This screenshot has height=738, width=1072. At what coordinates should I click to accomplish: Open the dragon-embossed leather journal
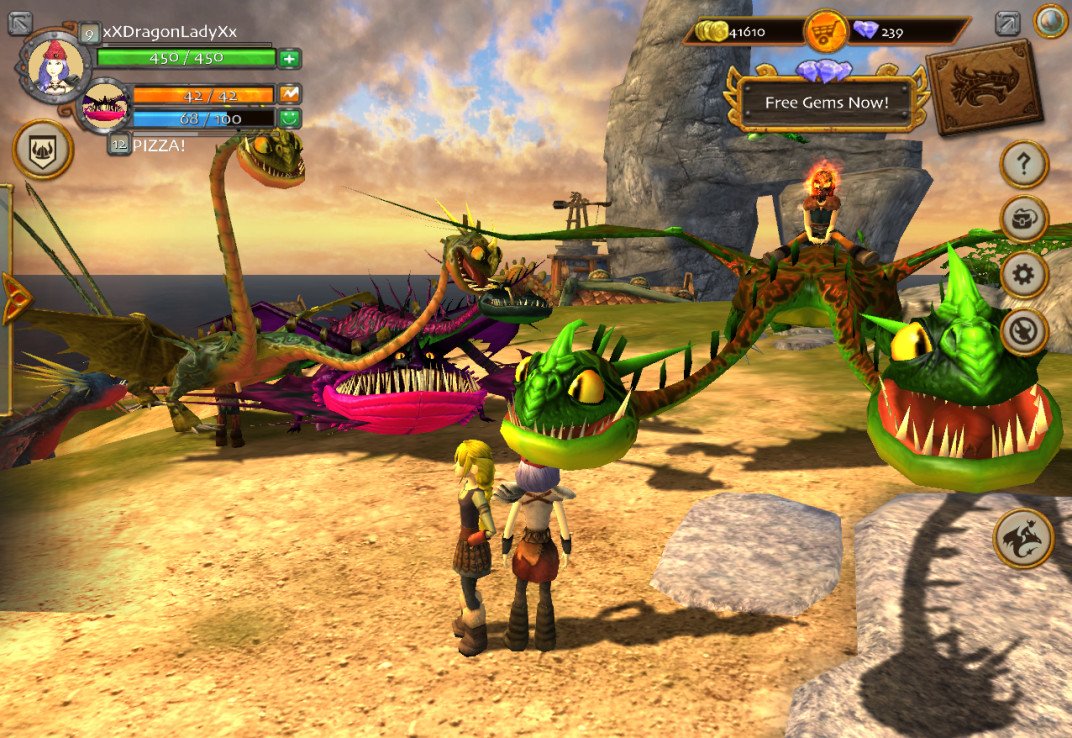984,87
